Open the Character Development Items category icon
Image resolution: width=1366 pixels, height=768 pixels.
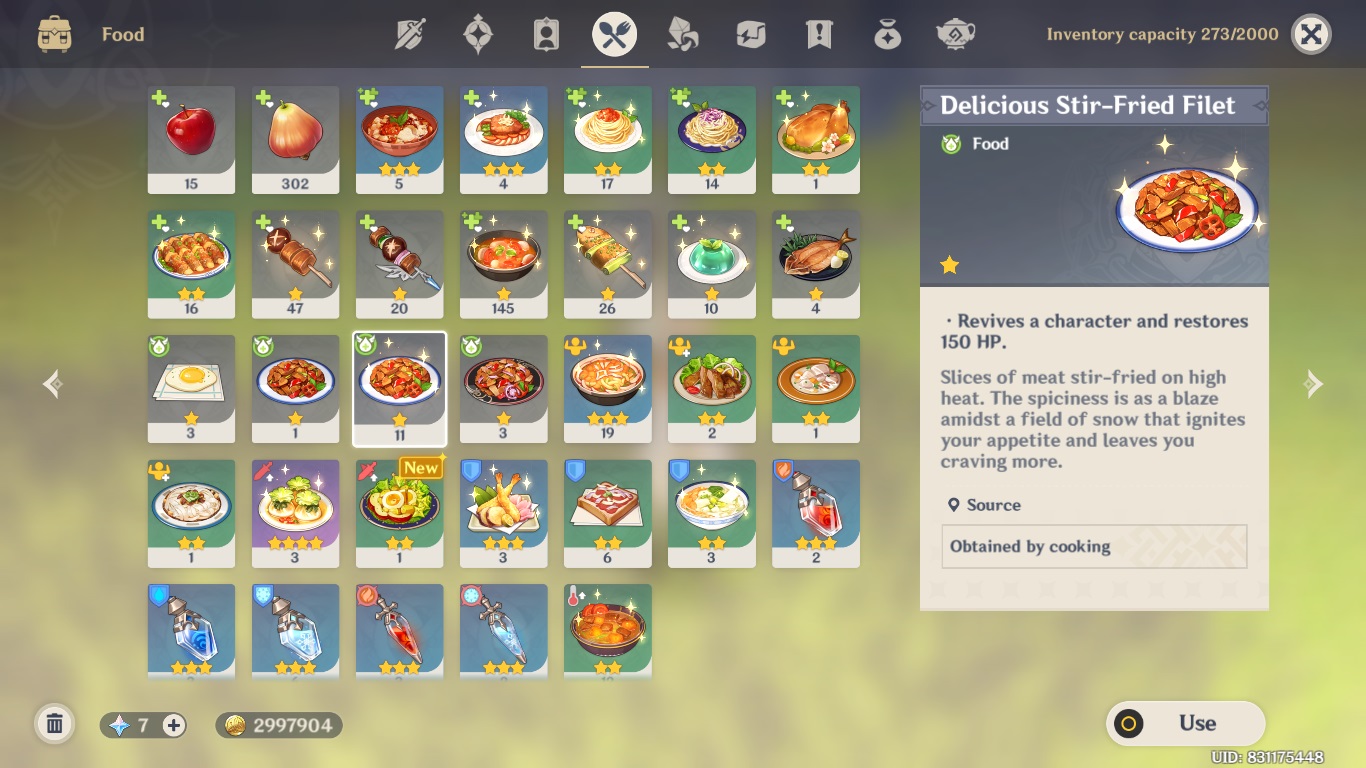545,33
